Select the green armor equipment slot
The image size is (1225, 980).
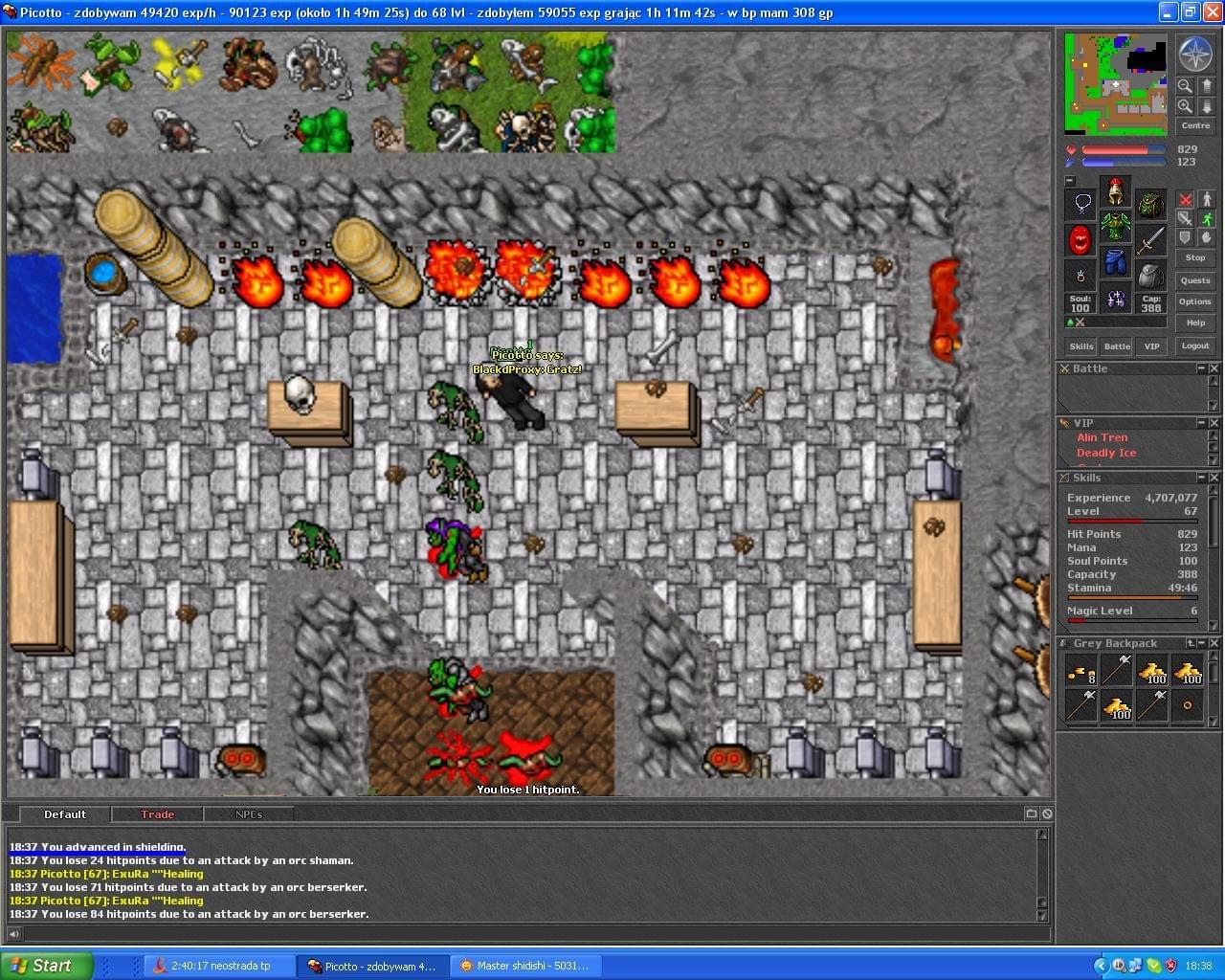pos(1115,228)
